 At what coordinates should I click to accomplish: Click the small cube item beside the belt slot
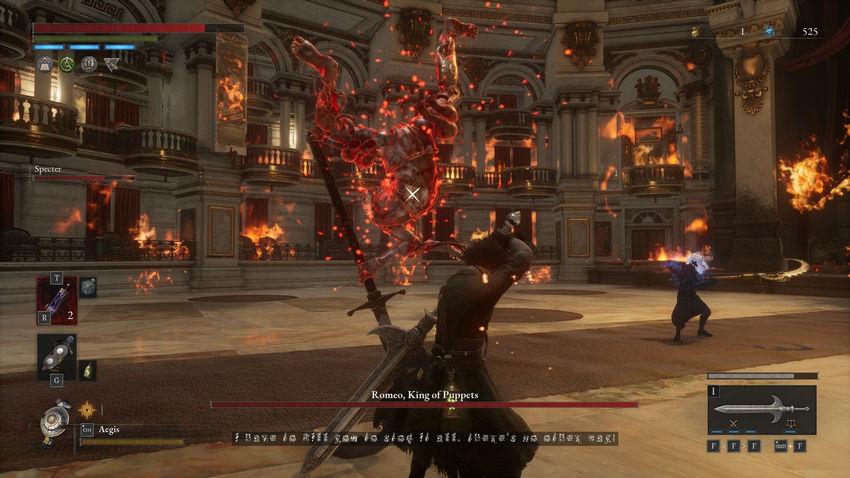pos(88,287)
